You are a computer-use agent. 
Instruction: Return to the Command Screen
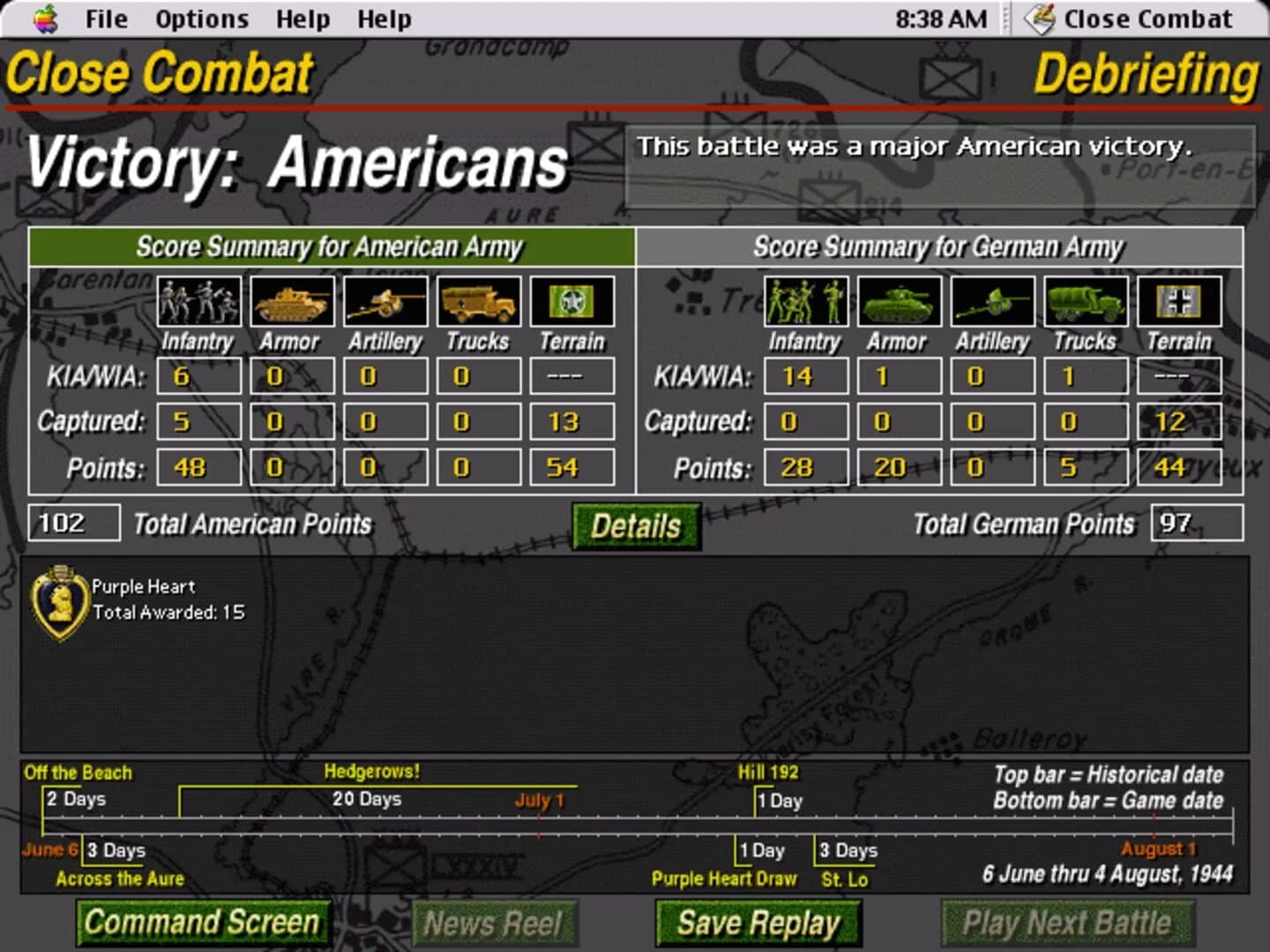[x=202, y=923]
